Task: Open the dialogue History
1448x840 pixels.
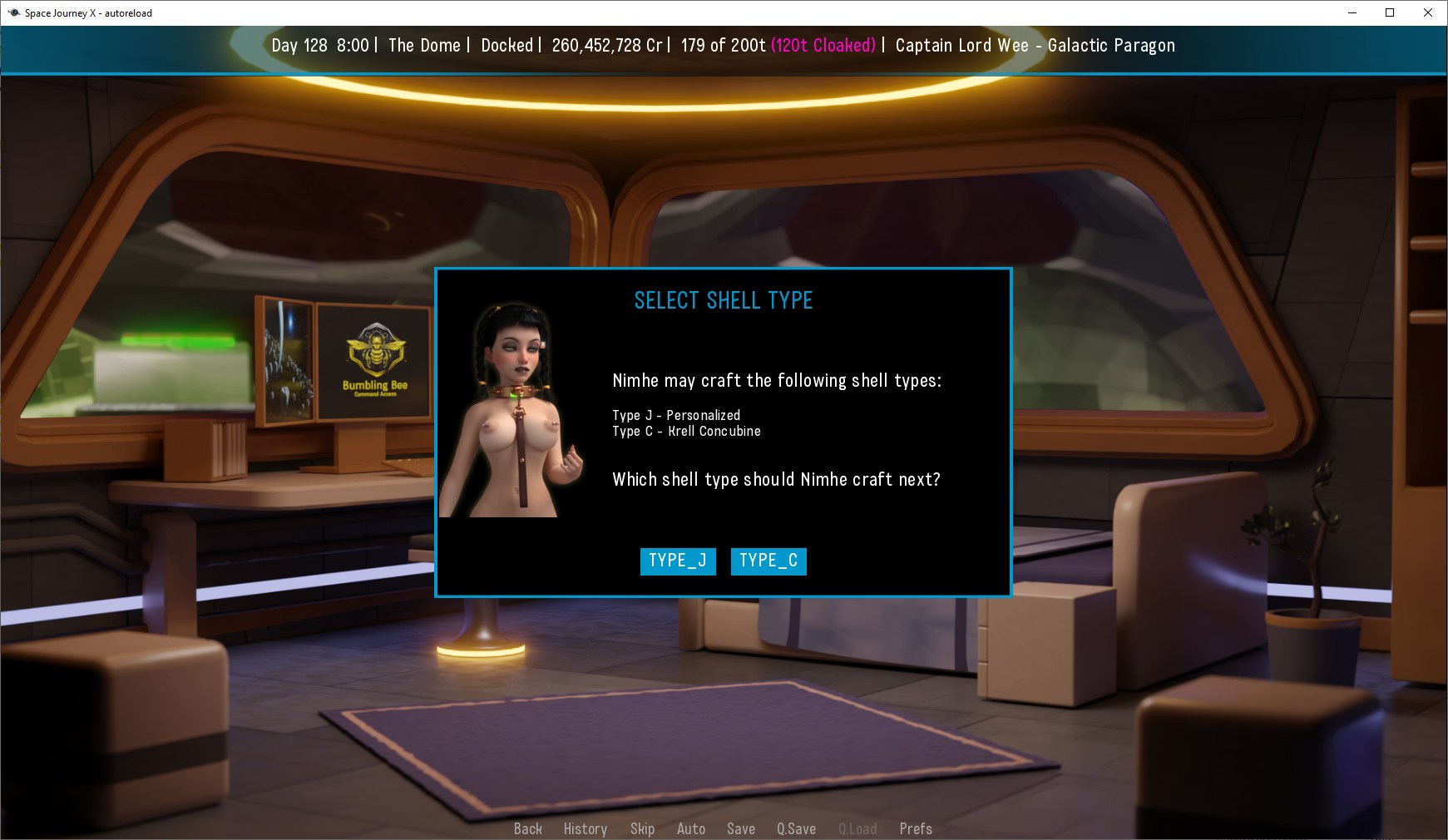Action: point(585,828)
